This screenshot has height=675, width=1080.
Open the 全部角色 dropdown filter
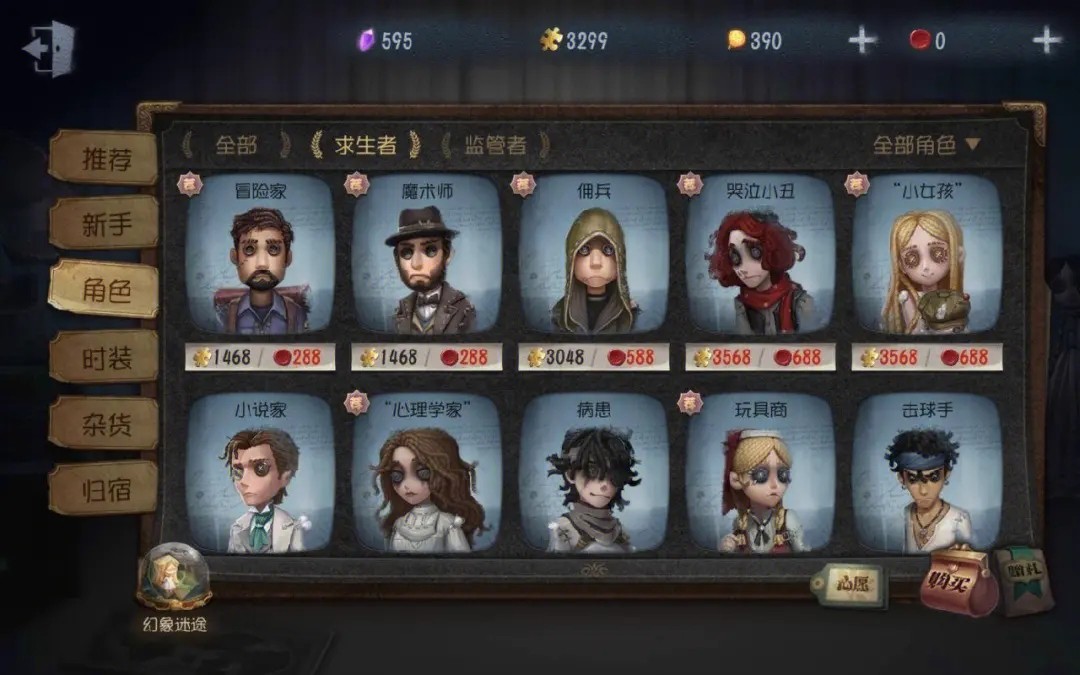[x=926, y=145]
